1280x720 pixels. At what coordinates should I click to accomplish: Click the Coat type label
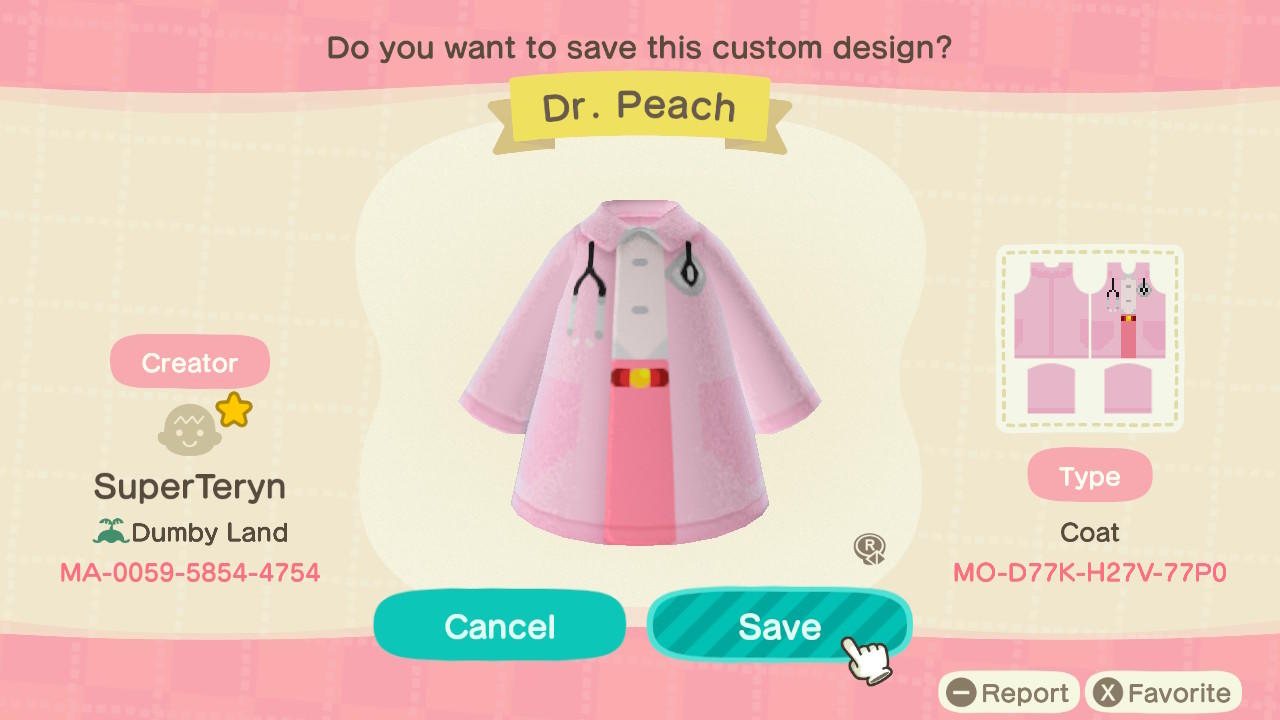click(1089, 532)
